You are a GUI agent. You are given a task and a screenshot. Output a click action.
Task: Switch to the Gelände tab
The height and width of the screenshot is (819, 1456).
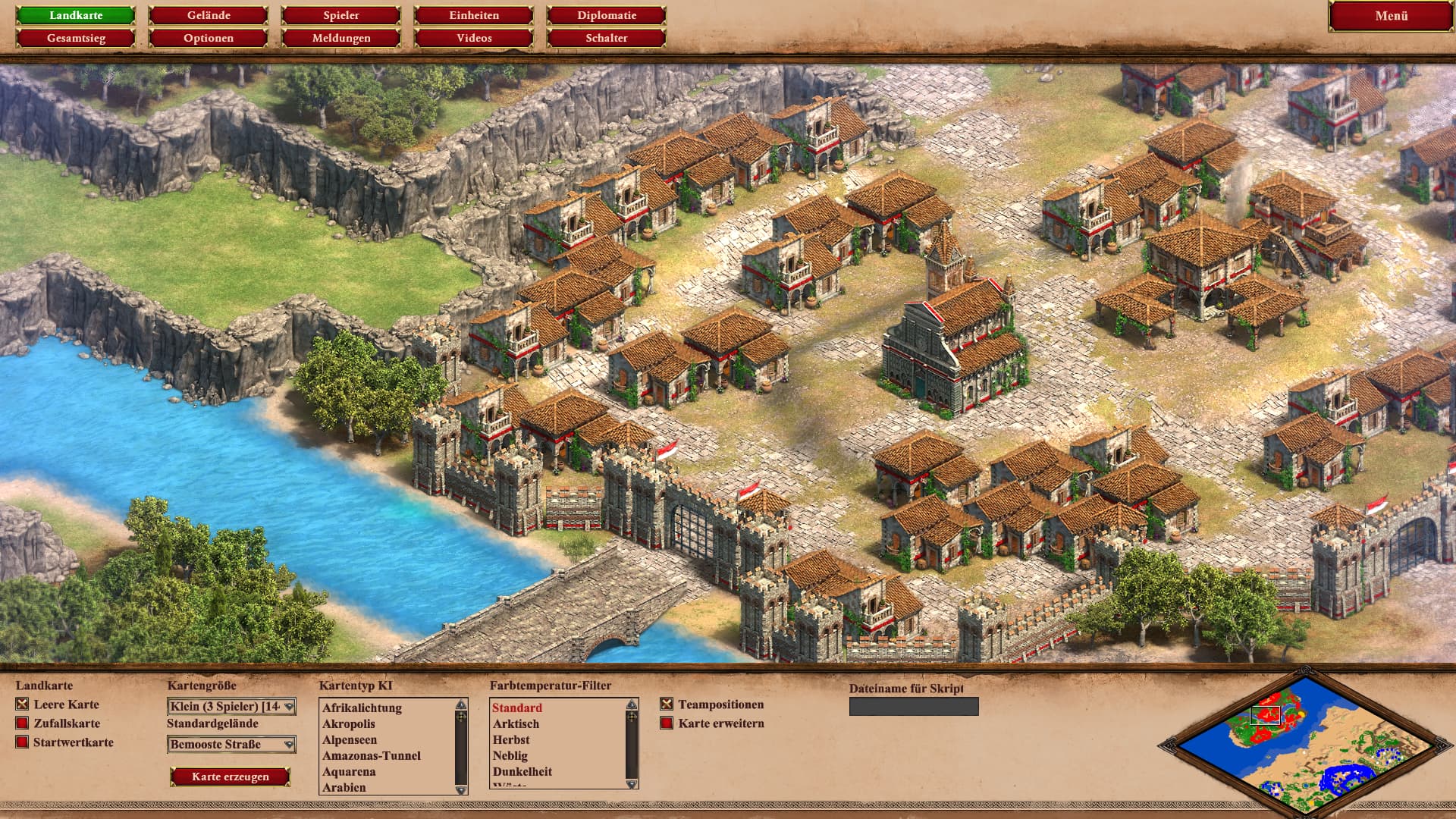[208, 15]
